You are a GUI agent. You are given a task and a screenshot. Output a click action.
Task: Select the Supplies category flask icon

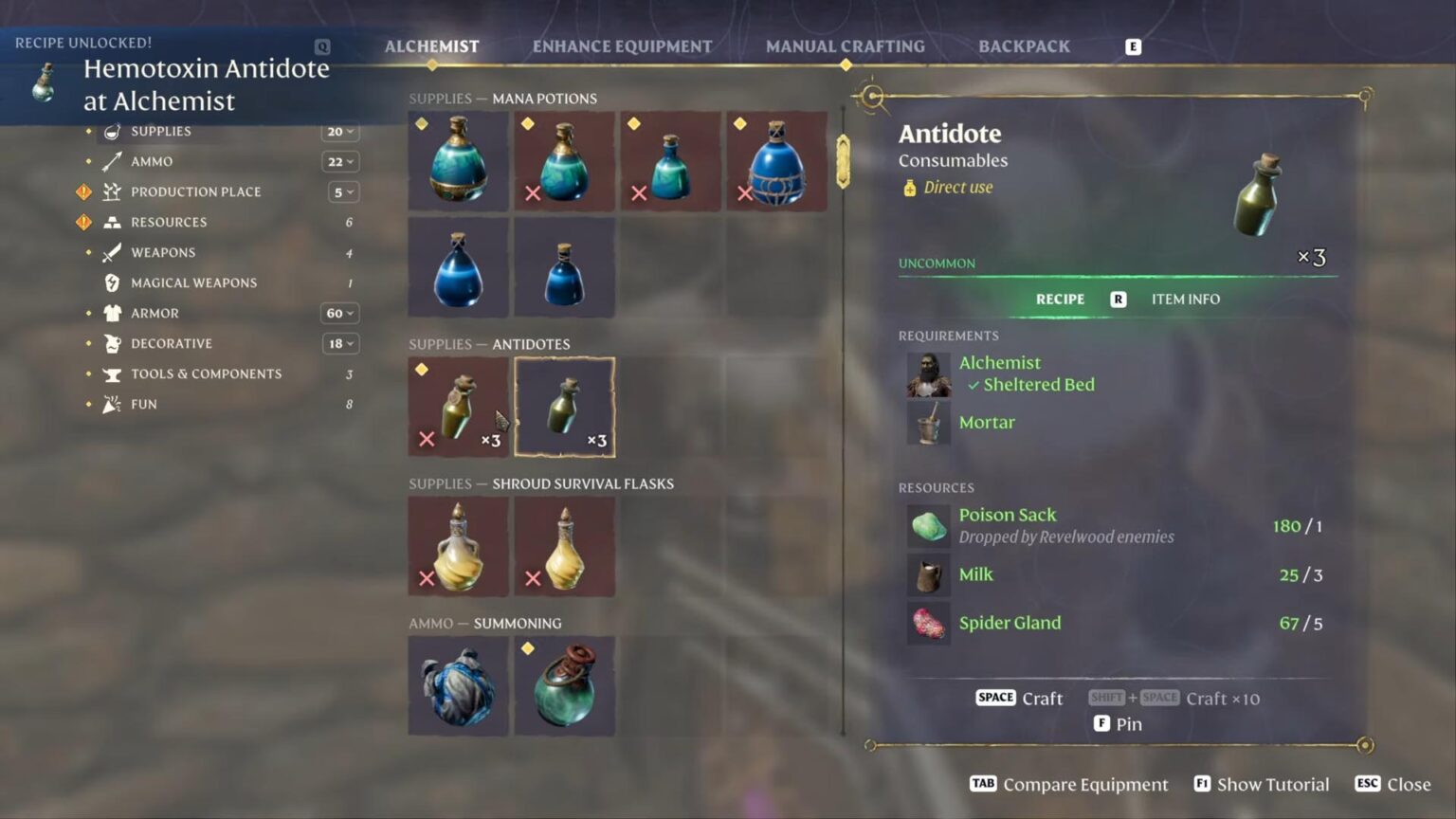point(112,131)
